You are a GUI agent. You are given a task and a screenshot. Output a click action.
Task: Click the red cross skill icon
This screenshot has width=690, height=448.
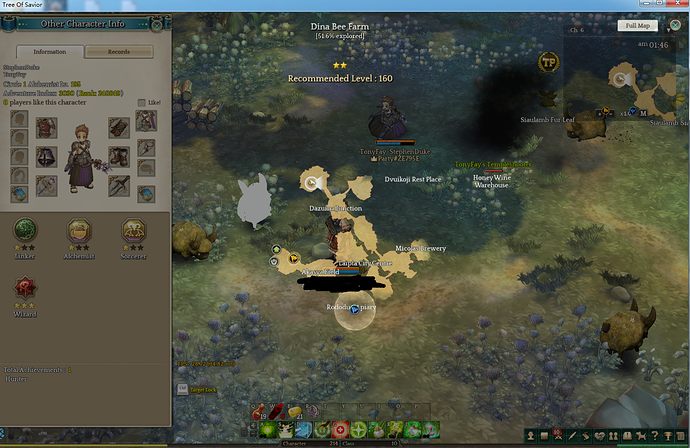click(x=340, y=429)
